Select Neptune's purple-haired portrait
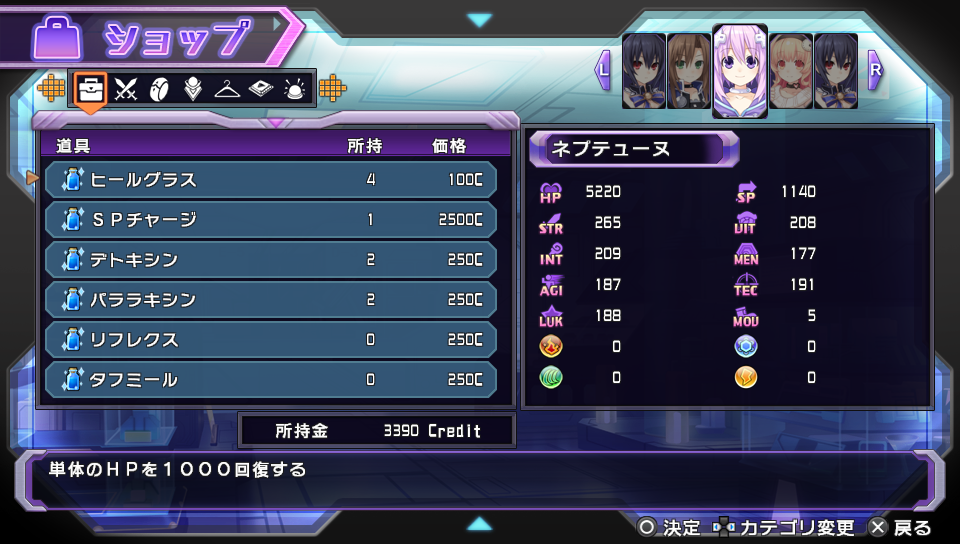This screenshot has width=960, height=544. coord(740,70)
